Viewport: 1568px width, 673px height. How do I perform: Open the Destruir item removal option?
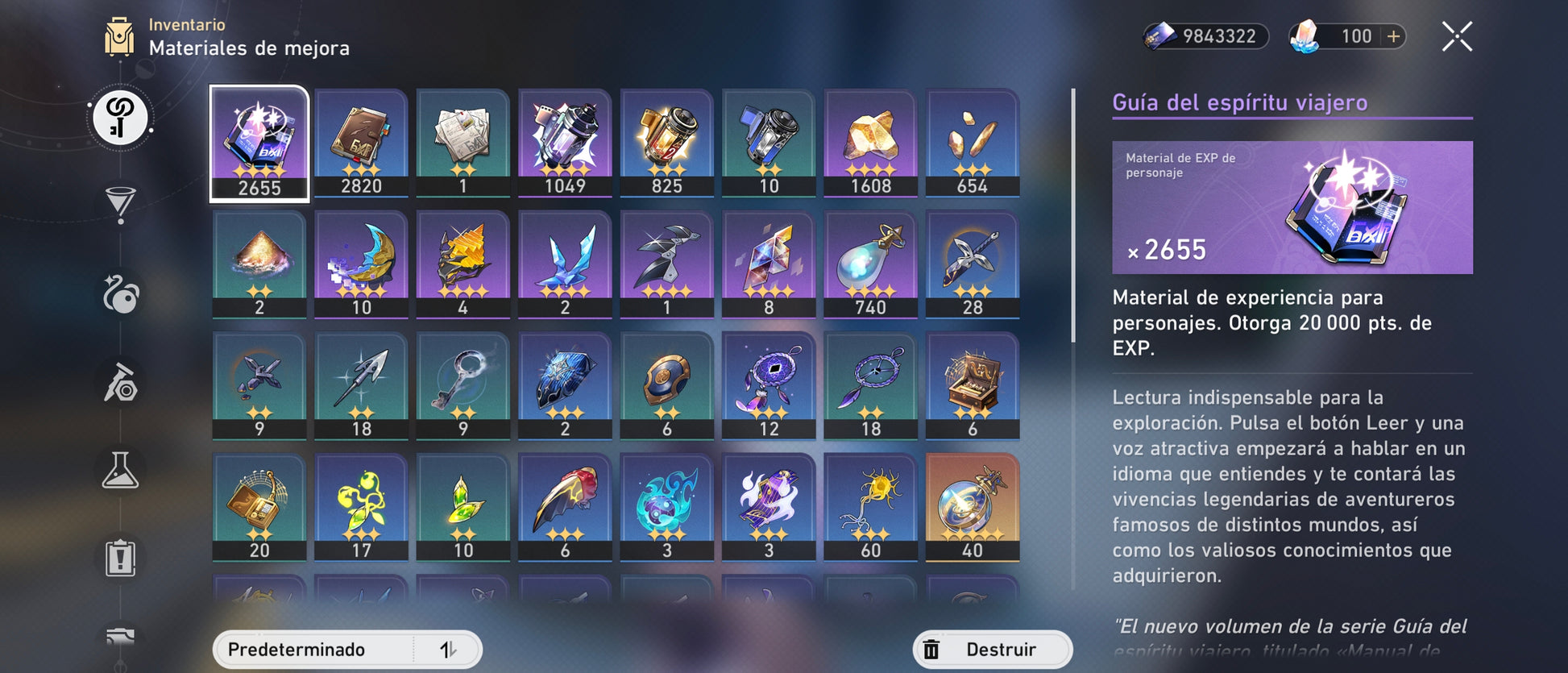pyautogui.click(x=992, y=650)
